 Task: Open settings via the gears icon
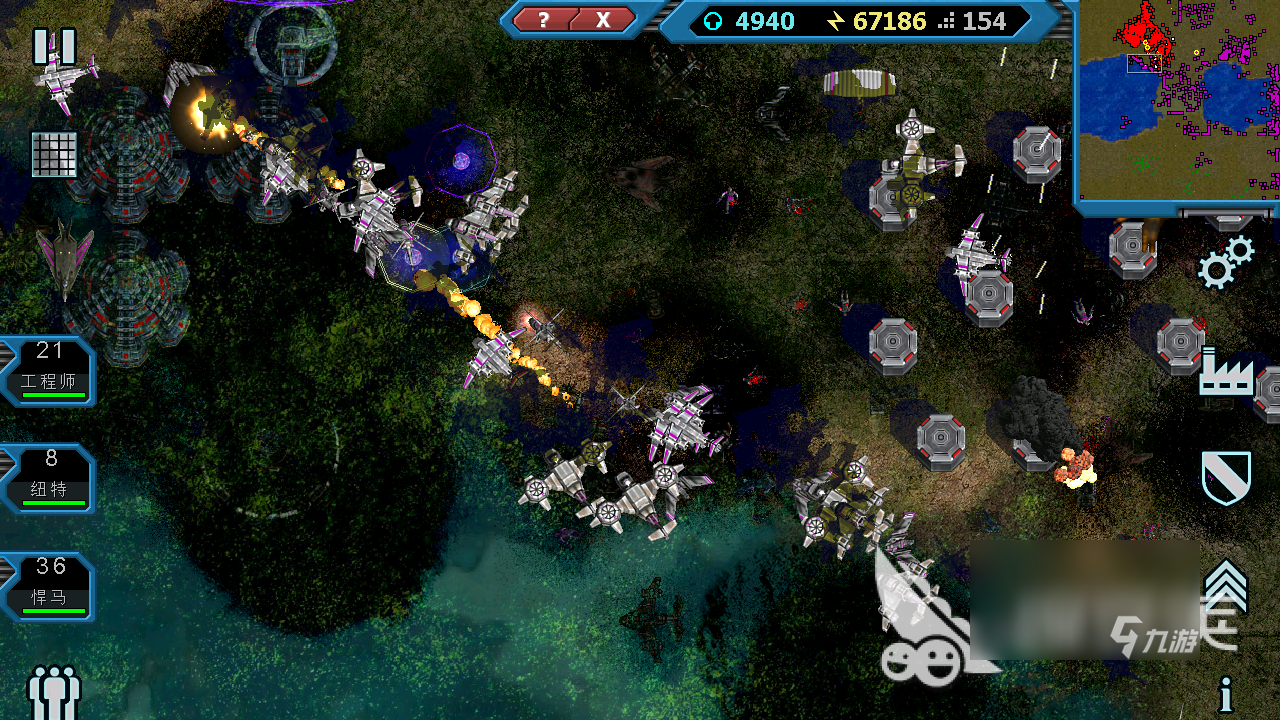pyautogui.click(x=1226, y=262)
